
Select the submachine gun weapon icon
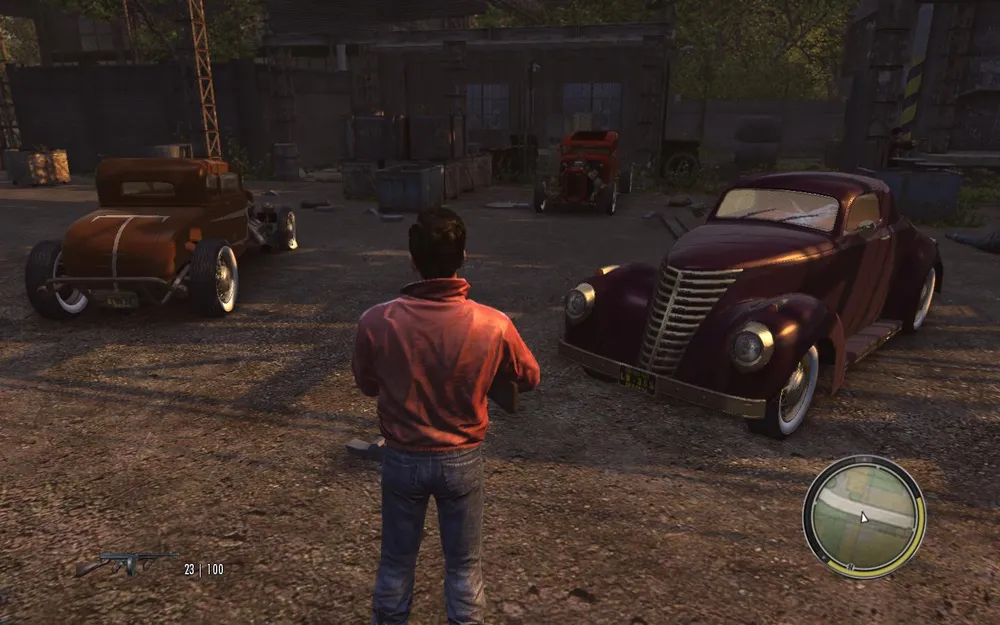pyautogui.click(x=125, y=564)
